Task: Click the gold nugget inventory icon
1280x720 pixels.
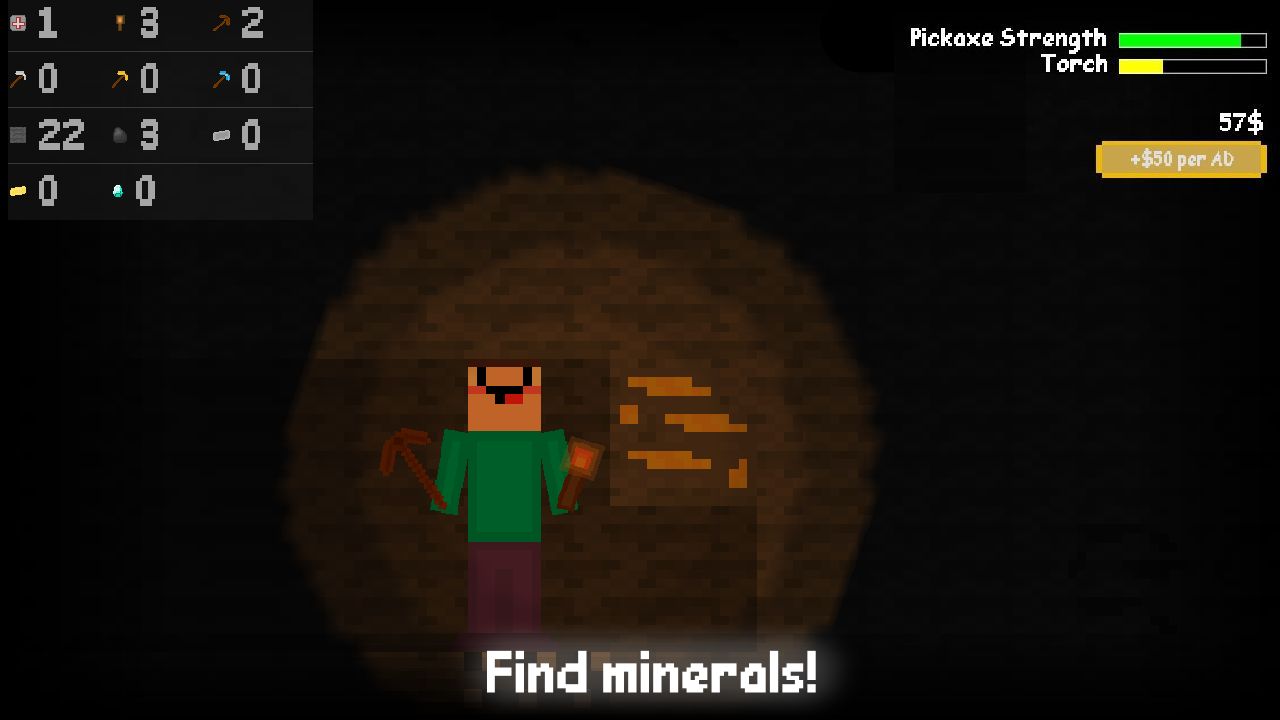Action: point(17,190)
